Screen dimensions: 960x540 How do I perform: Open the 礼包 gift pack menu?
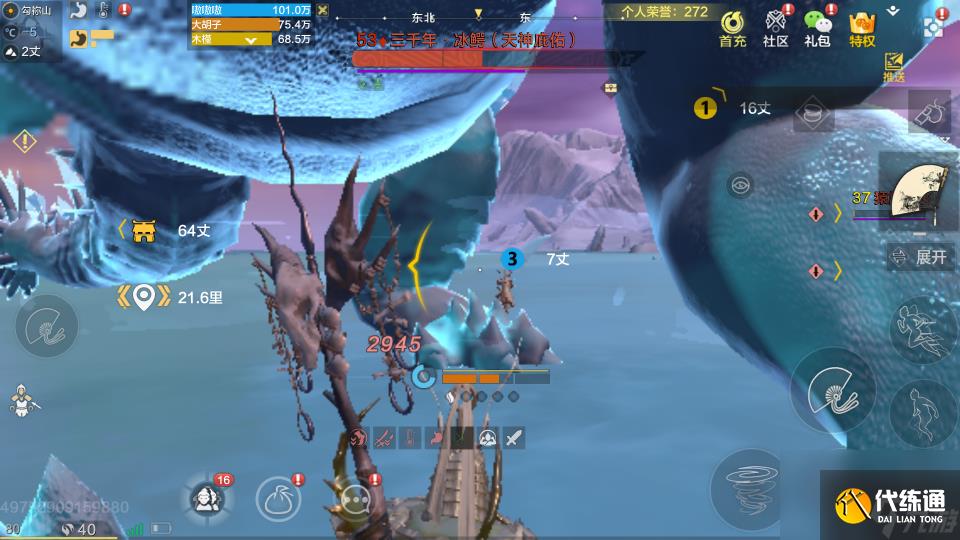819,27
